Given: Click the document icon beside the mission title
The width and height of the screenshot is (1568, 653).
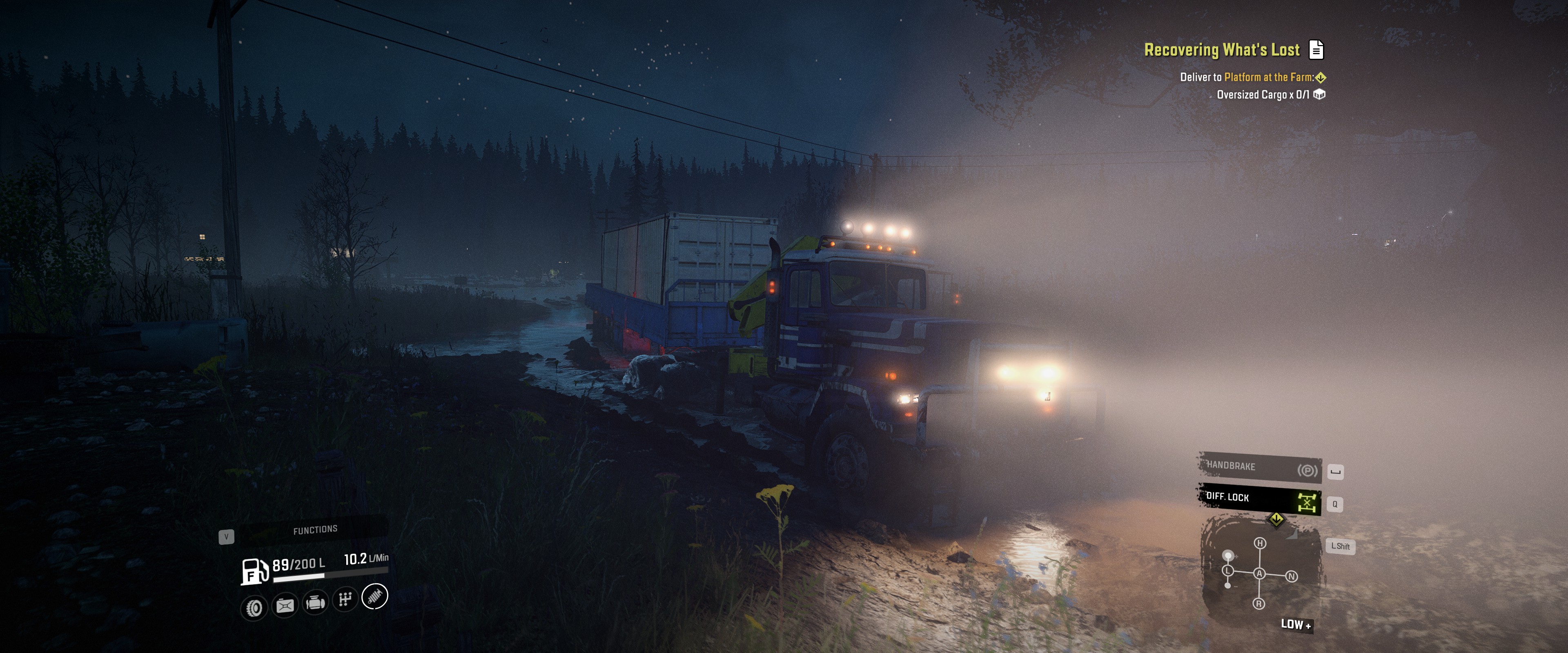Looking at the screenshot, I should click(1316, 50).
